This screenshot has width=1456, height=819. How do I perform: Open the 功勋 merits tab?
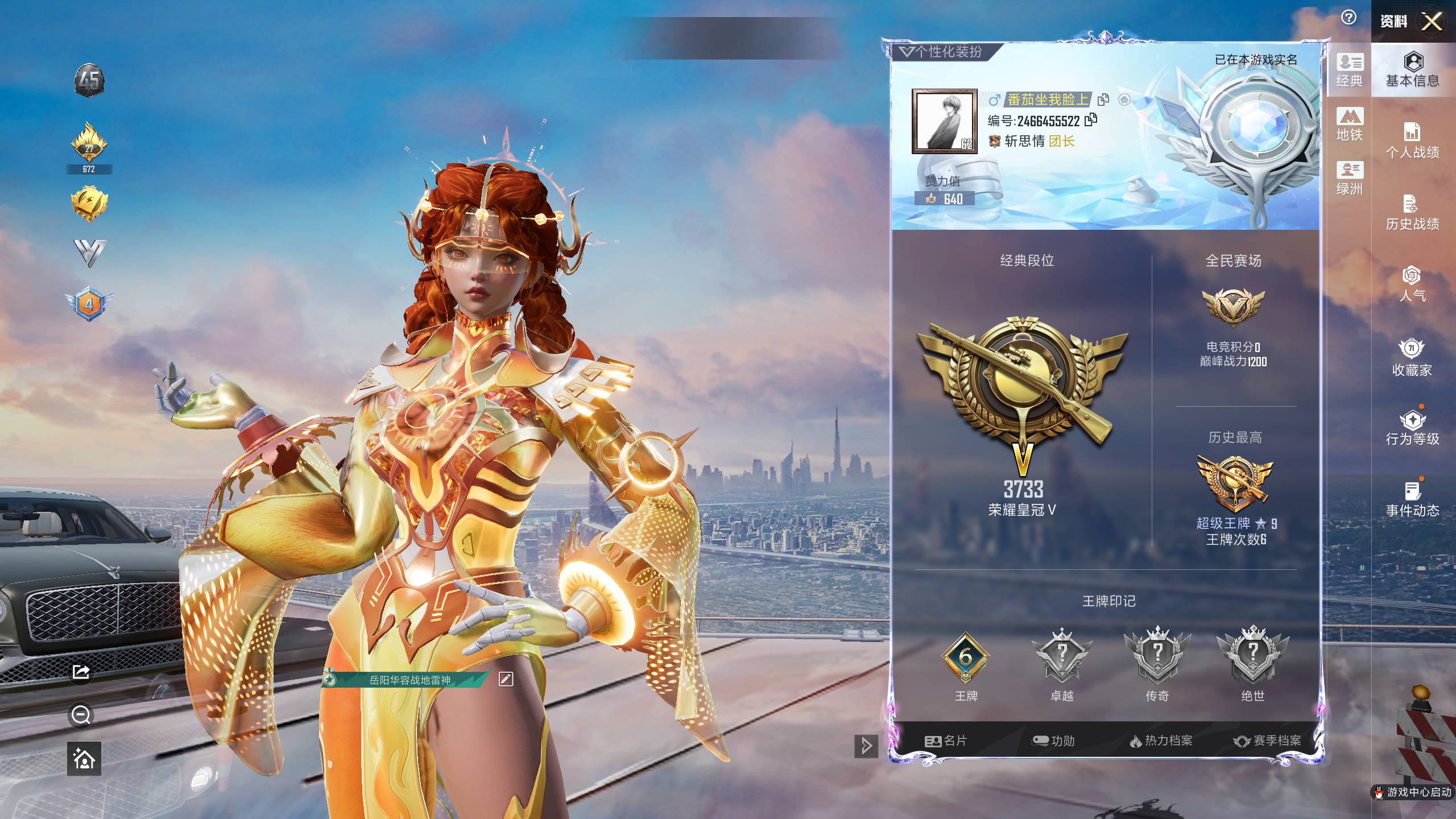click(1053, 741)
